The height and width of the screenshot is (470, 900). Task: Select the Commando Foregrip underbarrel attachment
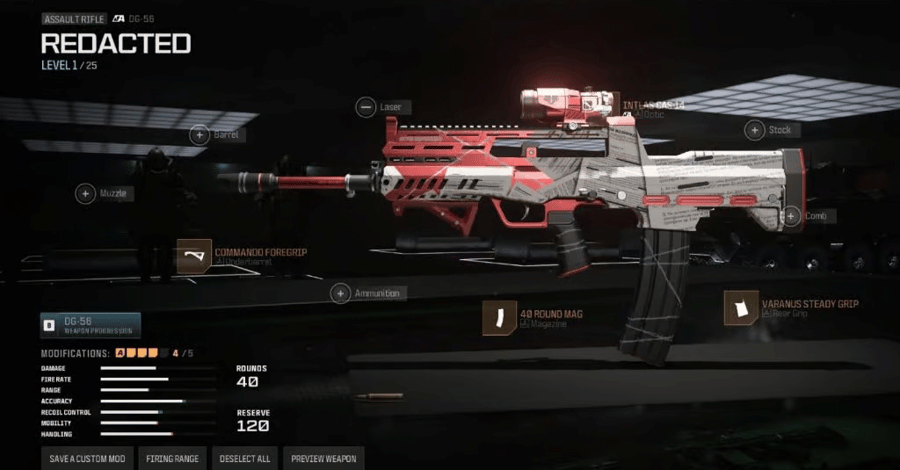(x=194, y=256)
